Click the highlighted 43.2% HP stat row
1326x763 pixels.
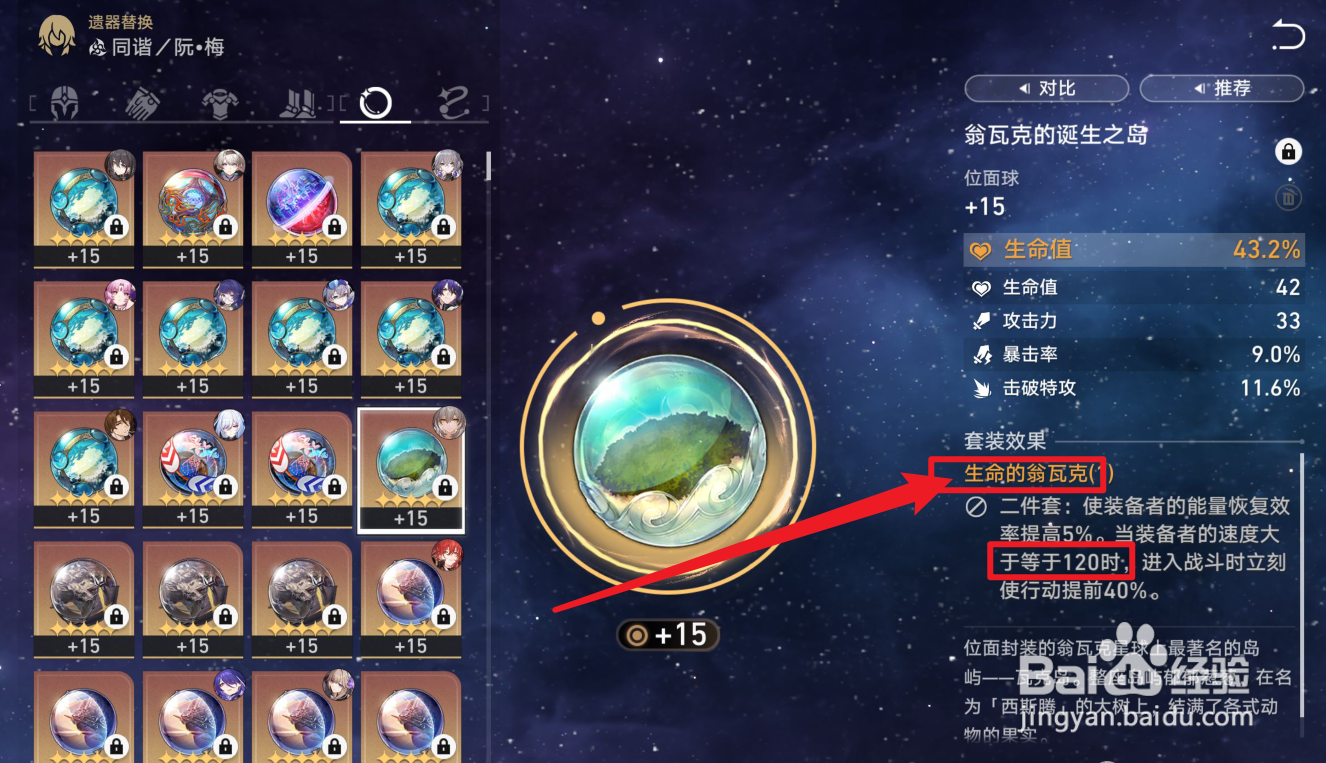[x=1133, y=250]
